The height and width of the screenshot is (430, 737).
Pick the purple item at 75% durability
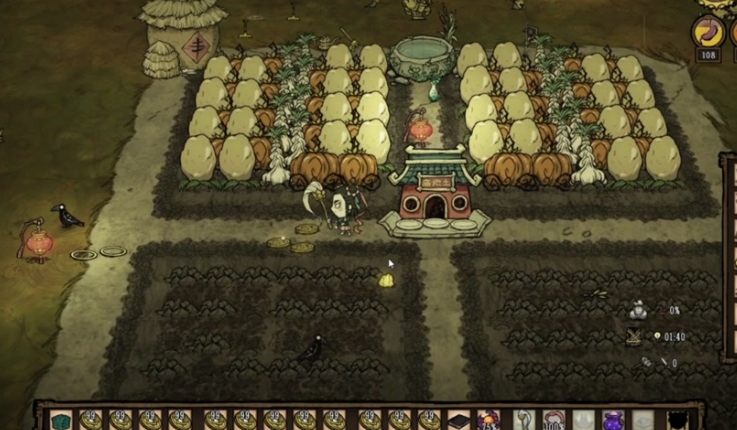[490, 420]
